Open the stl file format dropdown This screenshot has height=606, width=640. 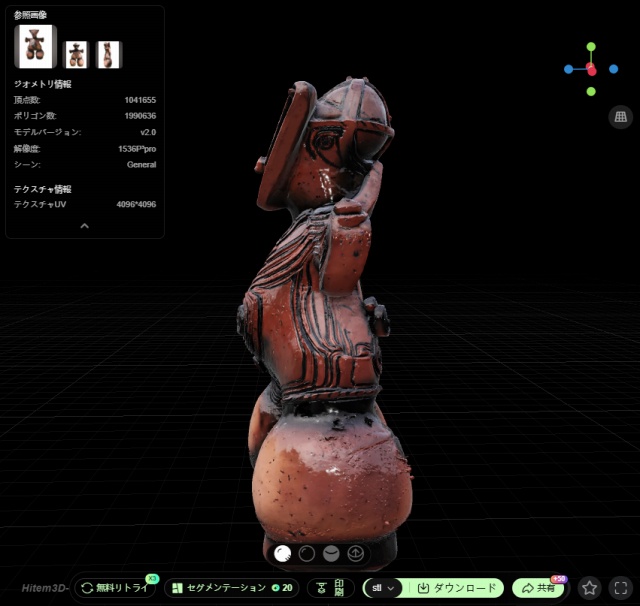(384, 588)
